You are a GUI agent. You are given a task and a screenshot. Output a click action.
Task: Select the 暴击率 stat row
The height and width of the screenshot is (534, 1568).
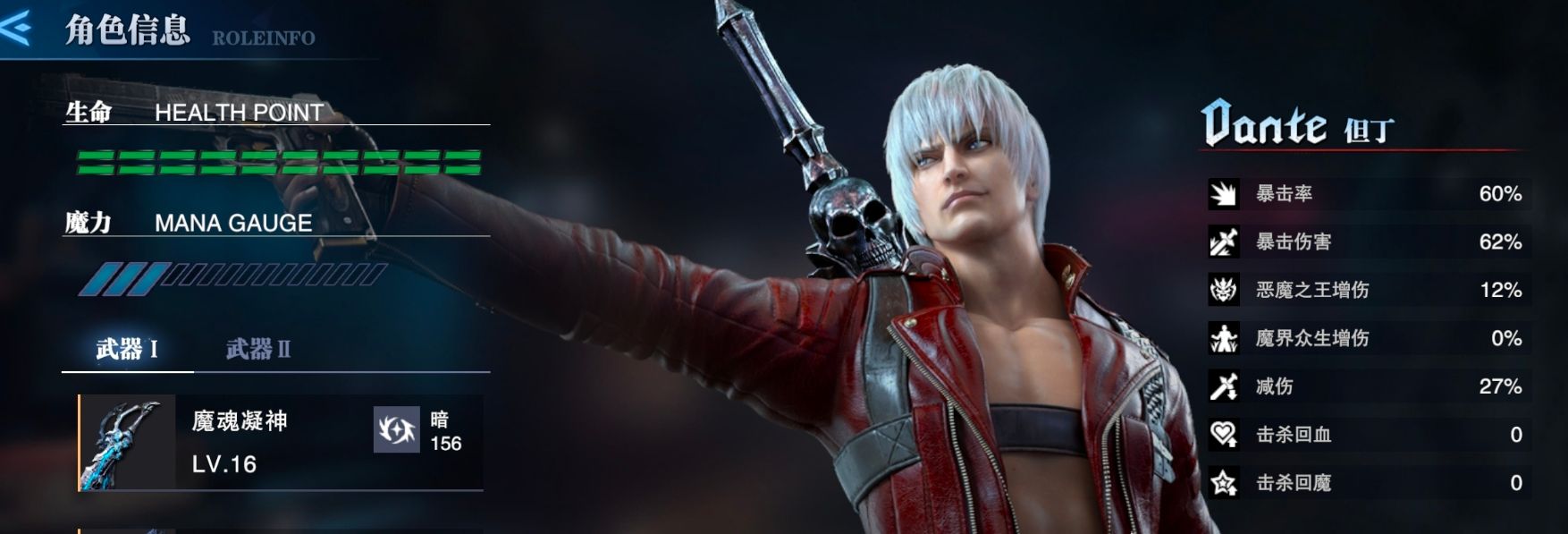tap(1368, 194)
